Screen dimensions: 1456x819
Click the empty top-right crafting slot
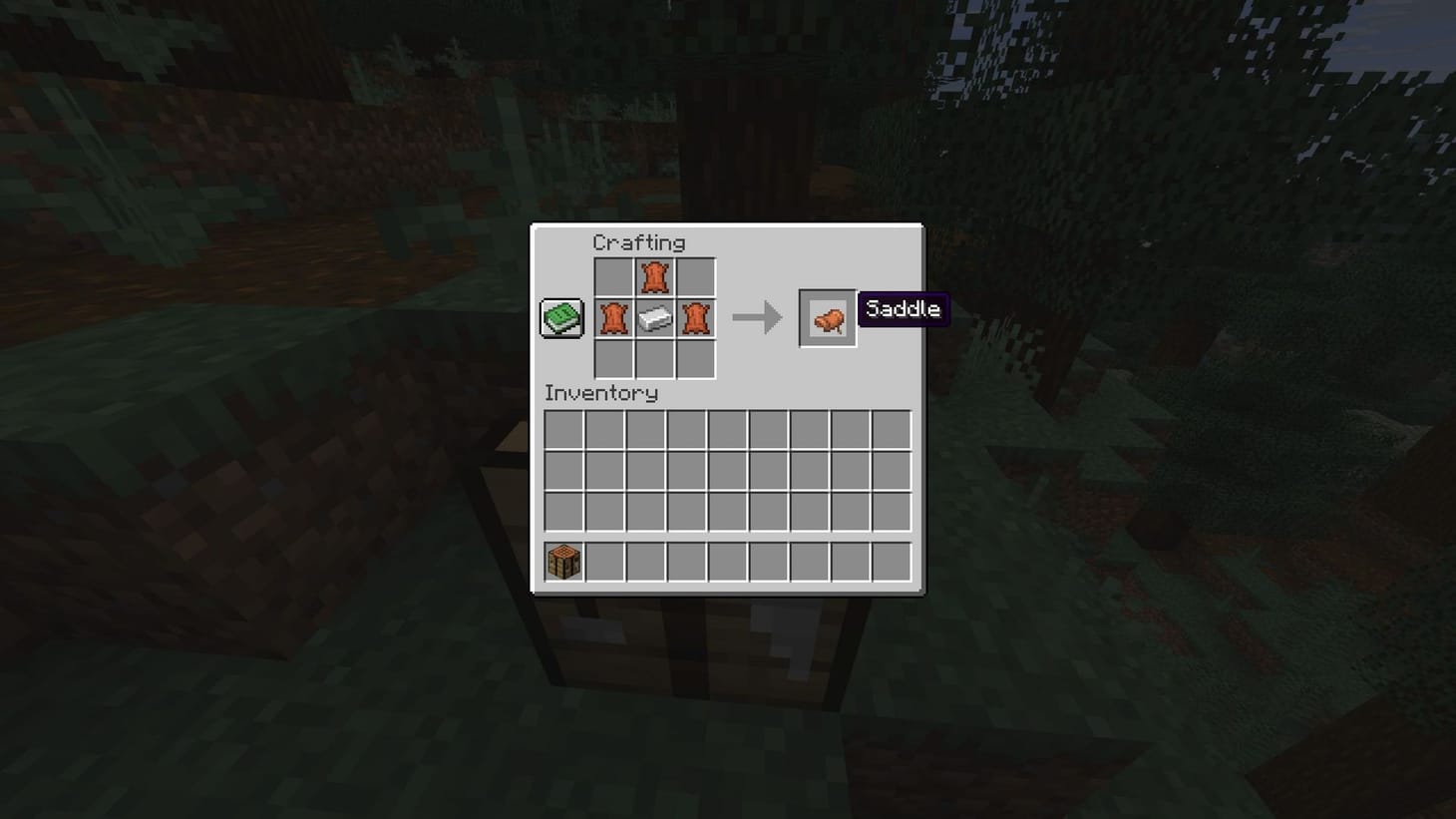pos(694,276)
